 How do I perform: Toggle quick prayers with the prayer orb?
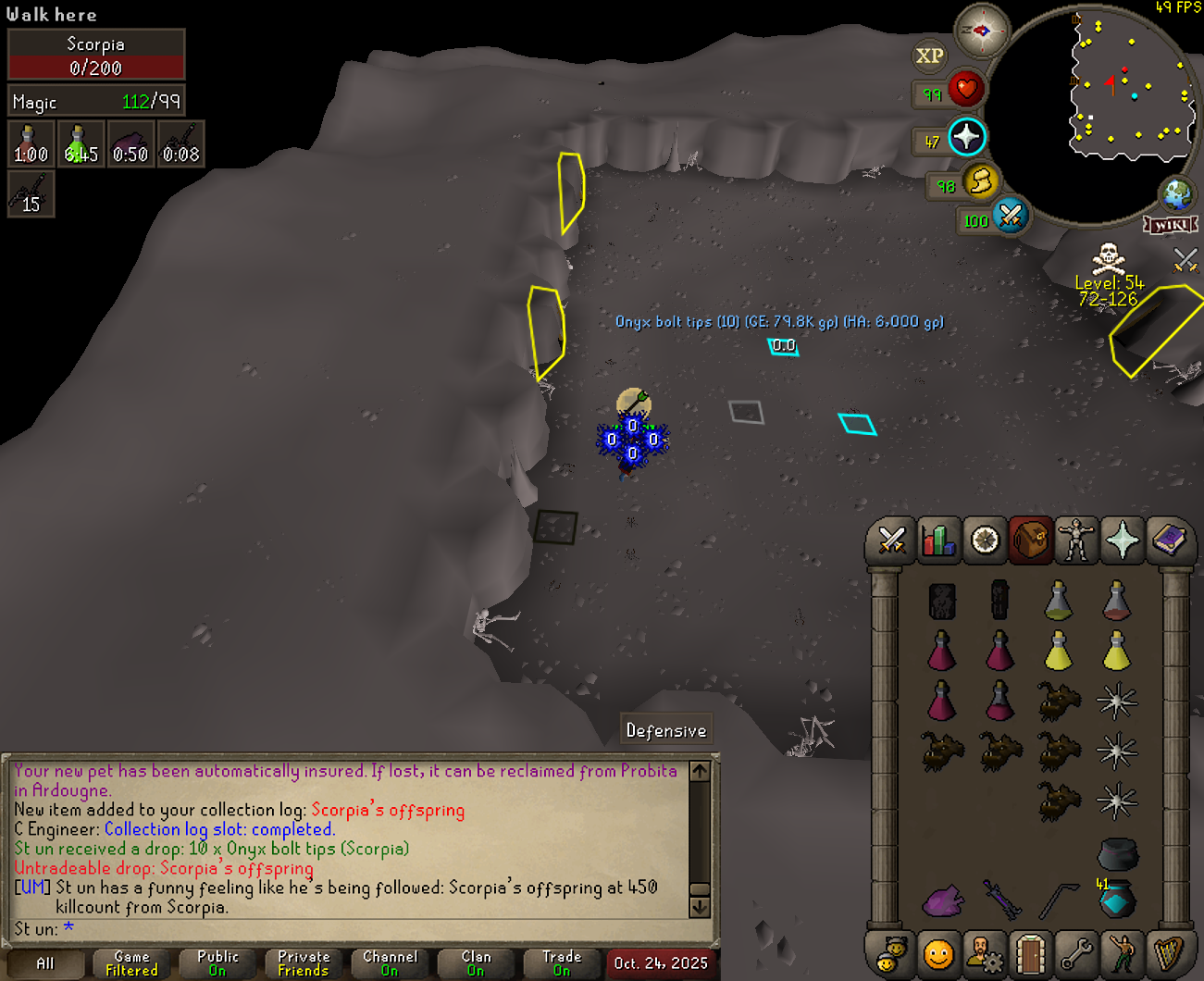tap(966, 138)
